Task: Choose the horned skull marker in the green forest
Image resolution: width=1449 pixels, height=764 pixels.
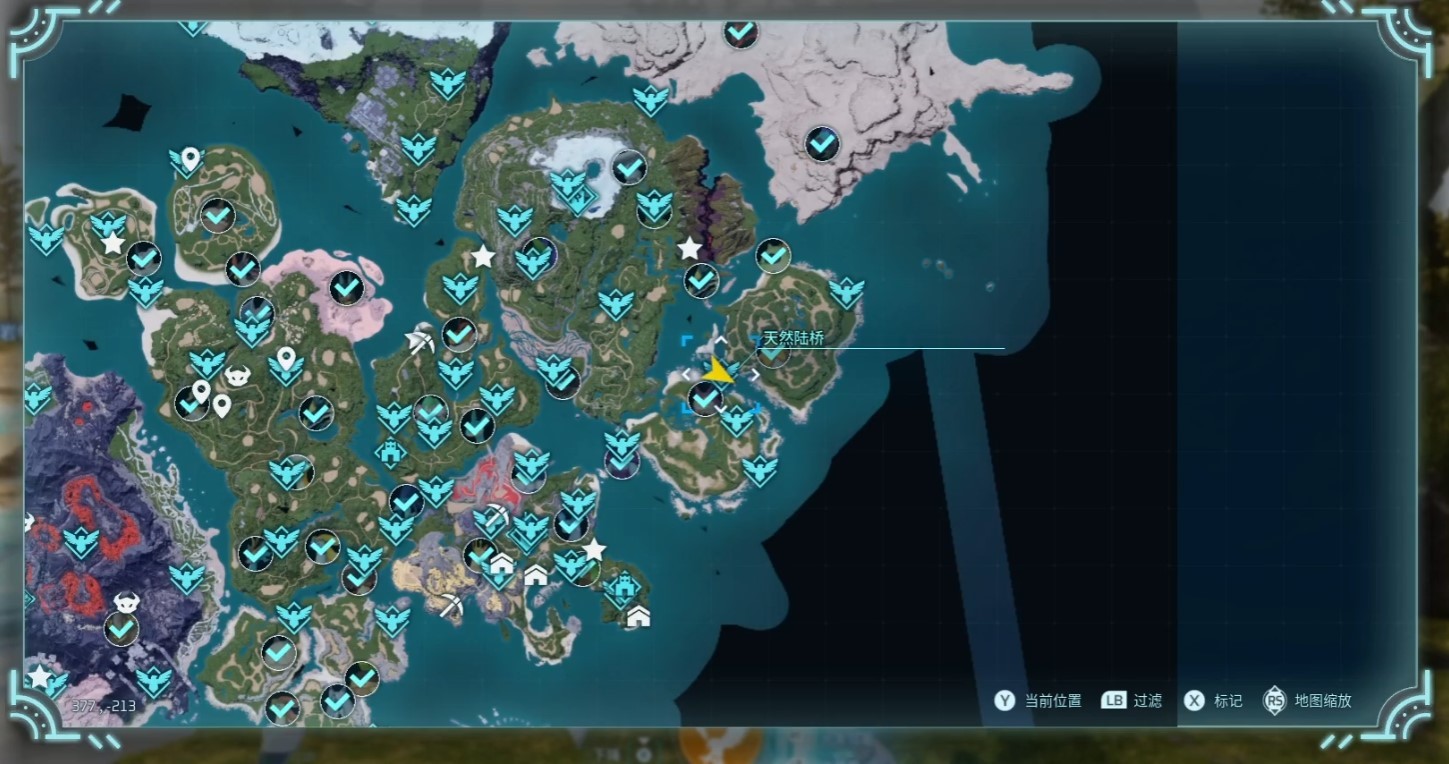Action: point(238,376)
